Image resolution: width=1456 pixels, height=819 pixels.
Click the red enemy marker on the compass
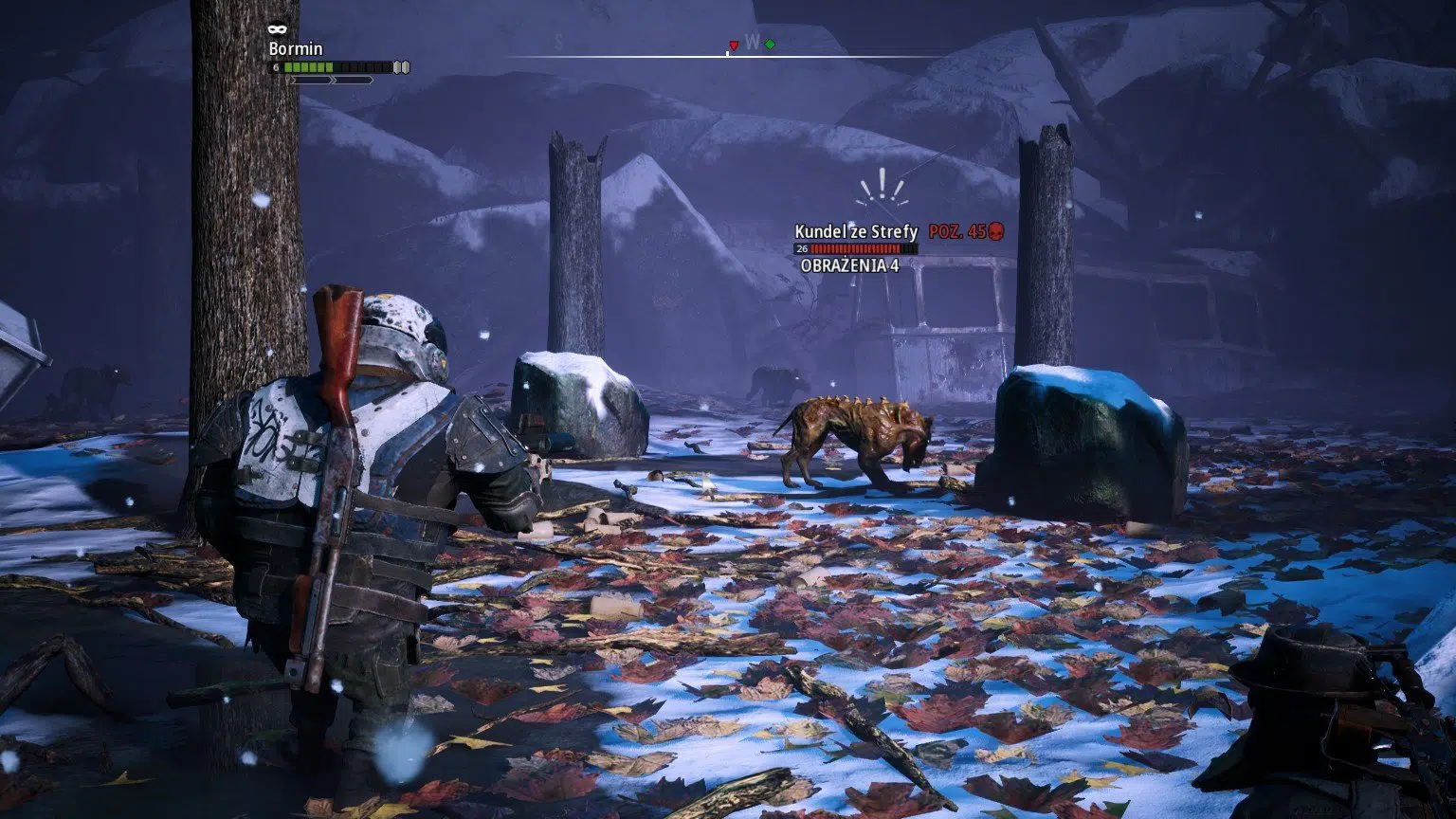pos(734,45)
